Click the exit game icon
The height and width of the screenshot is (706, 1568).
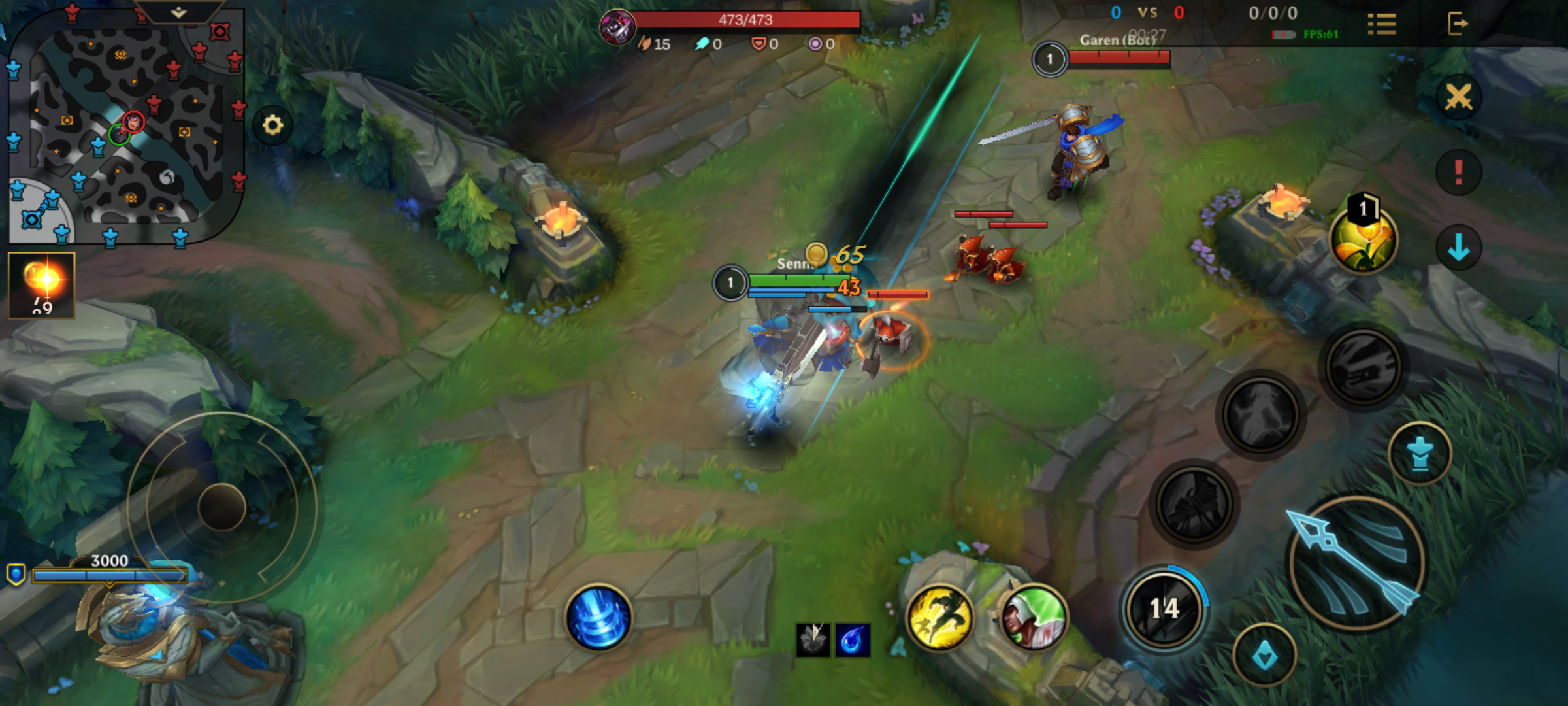pos(1458,24)
